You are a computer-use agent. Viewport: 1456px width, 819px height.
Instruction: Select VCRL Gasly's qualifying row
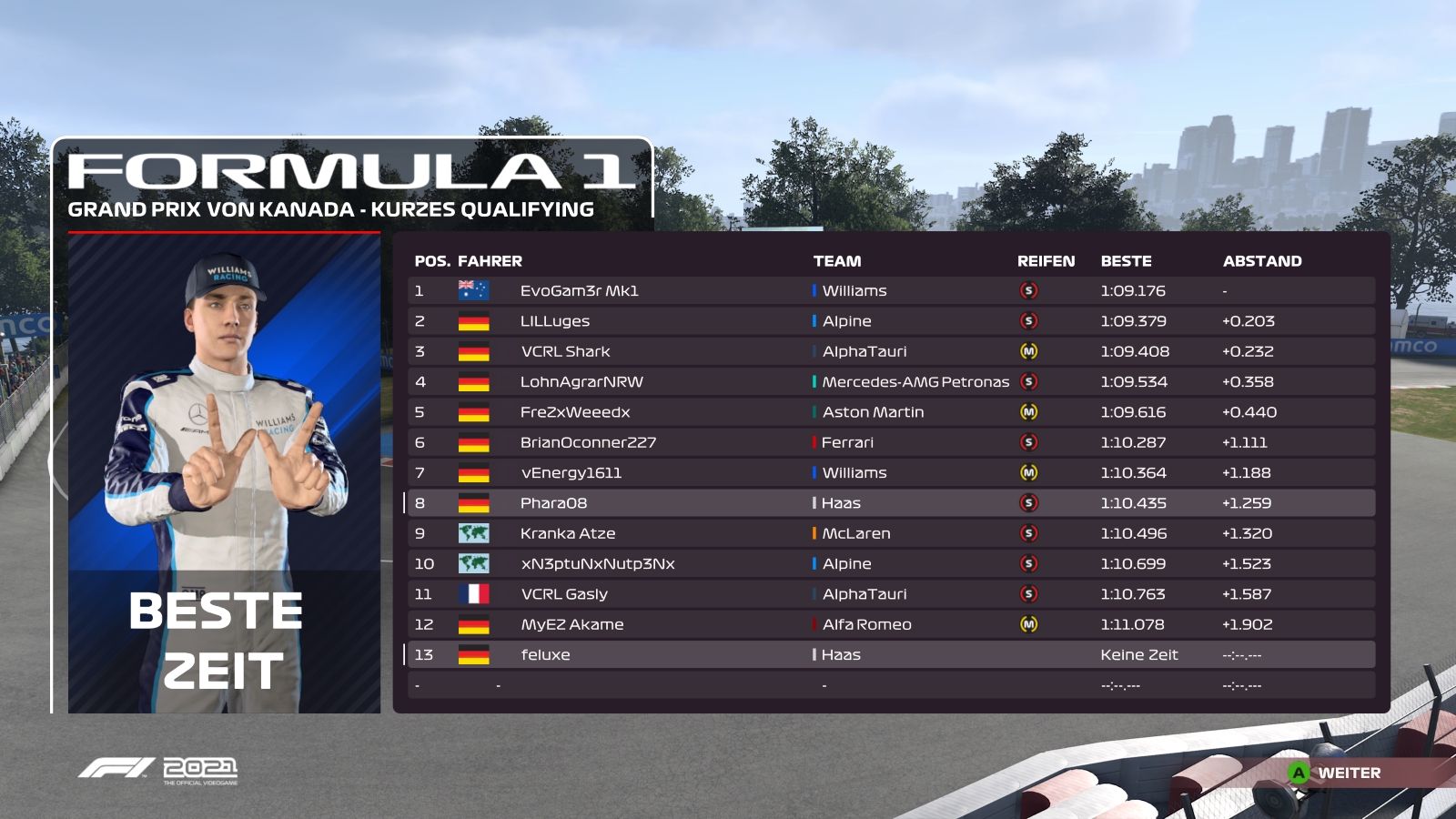point(564,594)
